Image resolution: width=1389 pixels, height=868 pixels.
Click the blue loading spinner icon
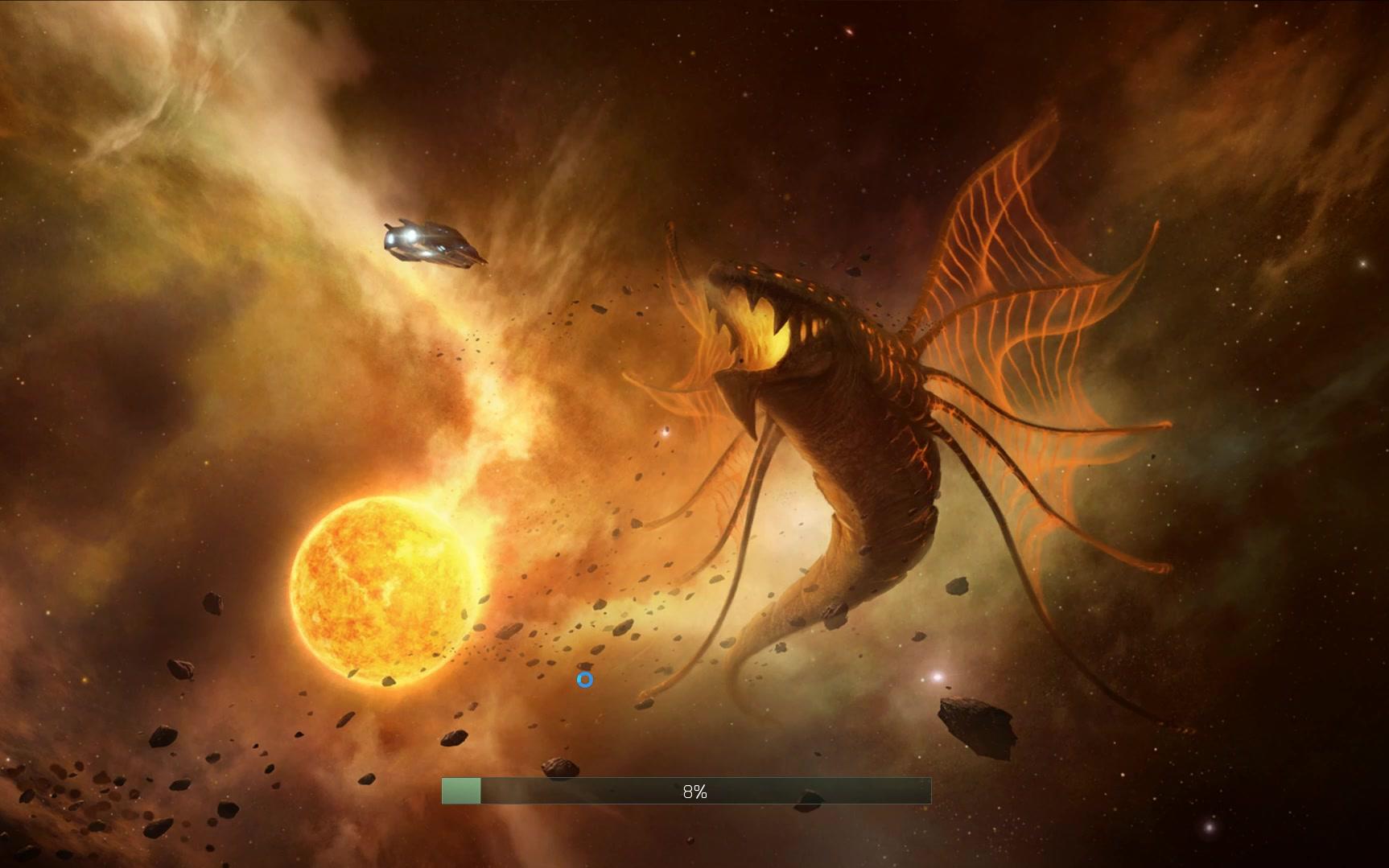[x=584, y=680]
